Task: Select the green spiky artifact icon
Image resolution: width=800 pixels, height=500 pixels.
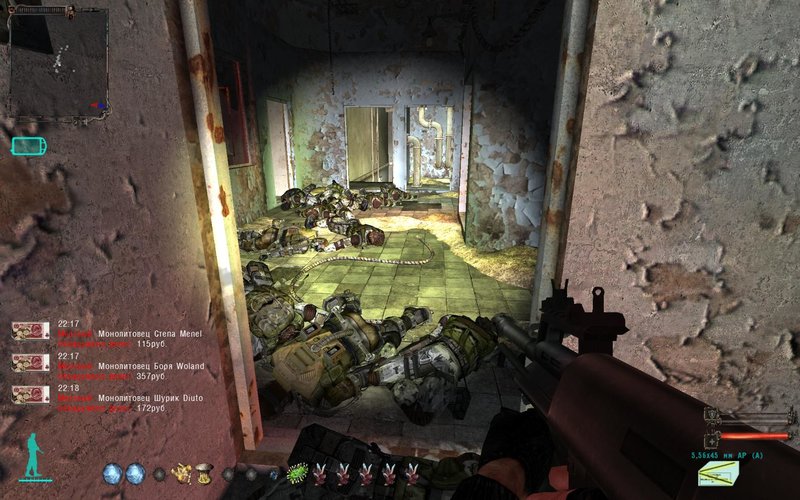Action: pyautogui.click(x=296, y=473)
